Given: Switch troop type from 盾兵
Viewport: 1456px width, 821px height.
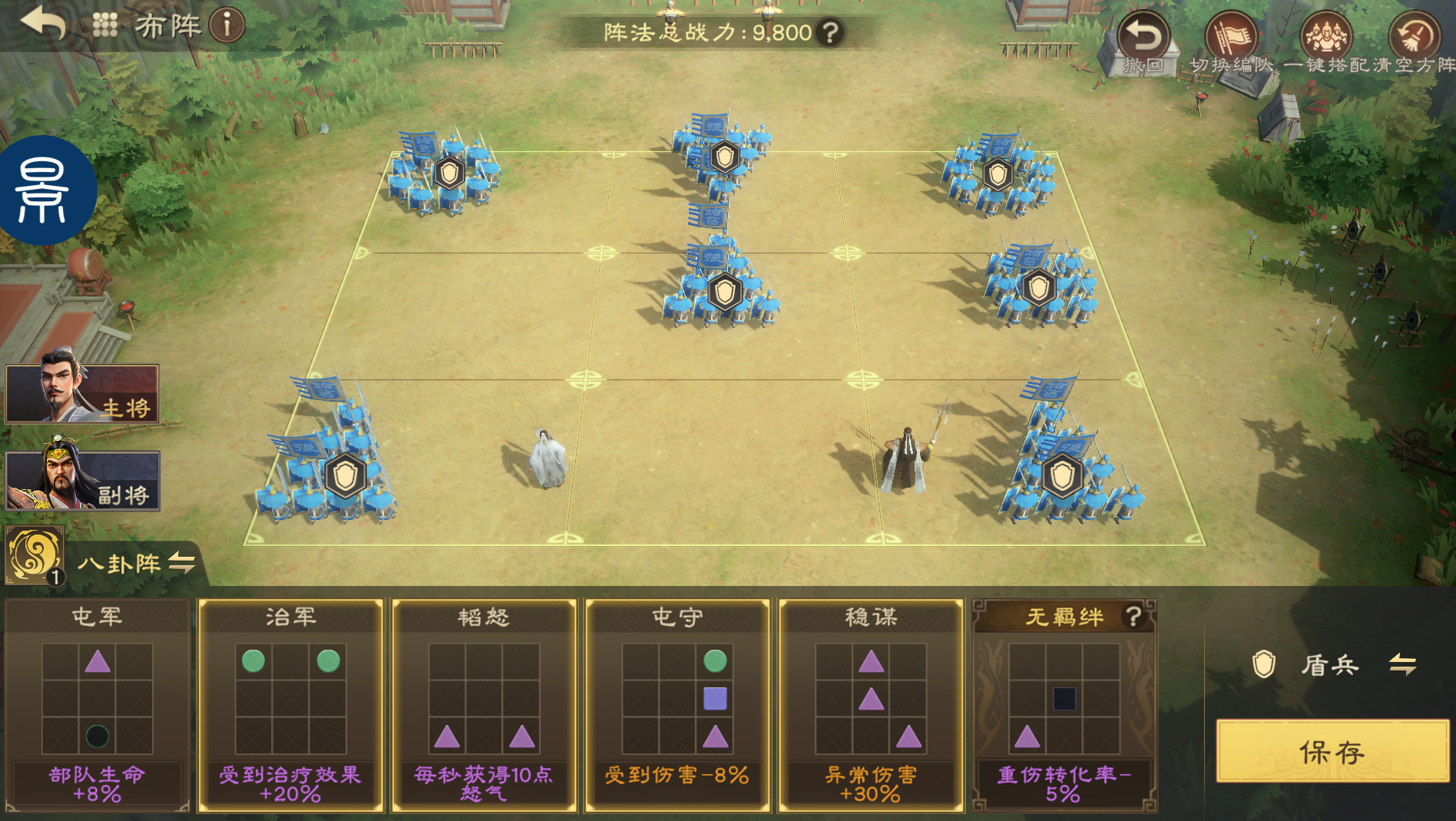Looking at the screenshot, I should (x=1402, y=664).
